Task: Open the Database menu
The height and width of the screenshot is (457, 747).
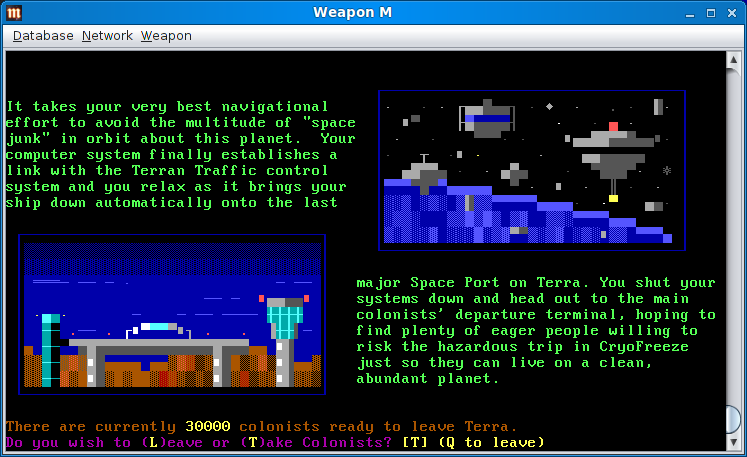Action: [43, 36]
